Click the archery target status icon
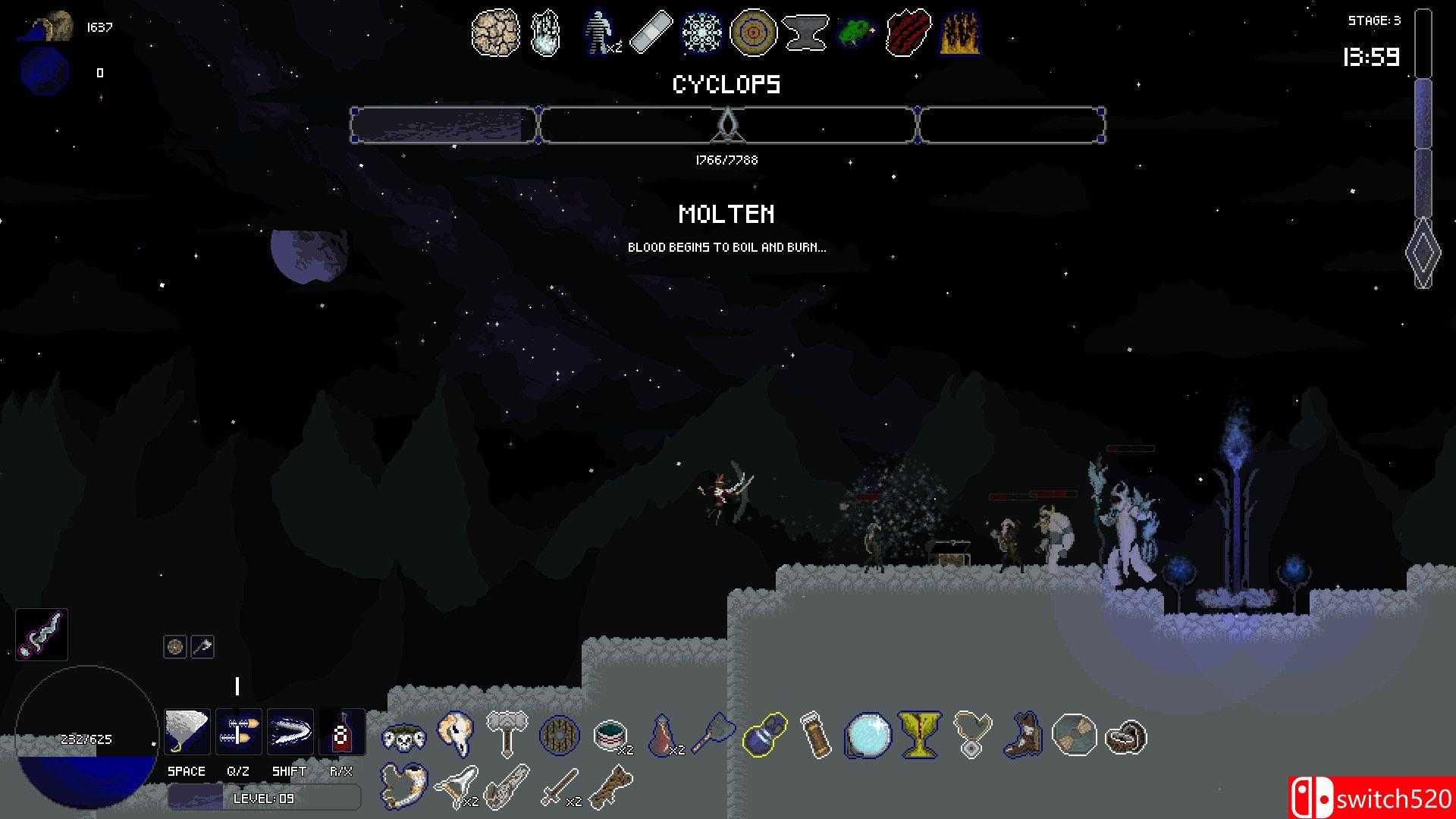 (x=753, y=33)
